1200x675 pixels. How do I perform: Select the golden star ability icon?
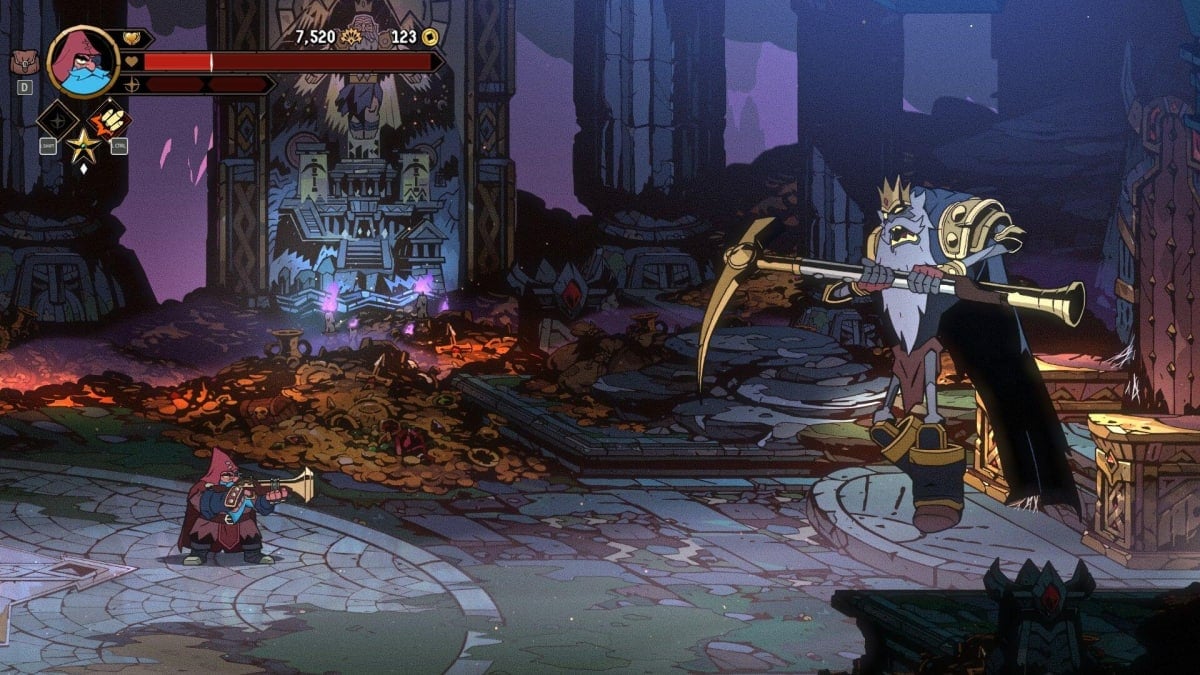click(x=81, y=146)
